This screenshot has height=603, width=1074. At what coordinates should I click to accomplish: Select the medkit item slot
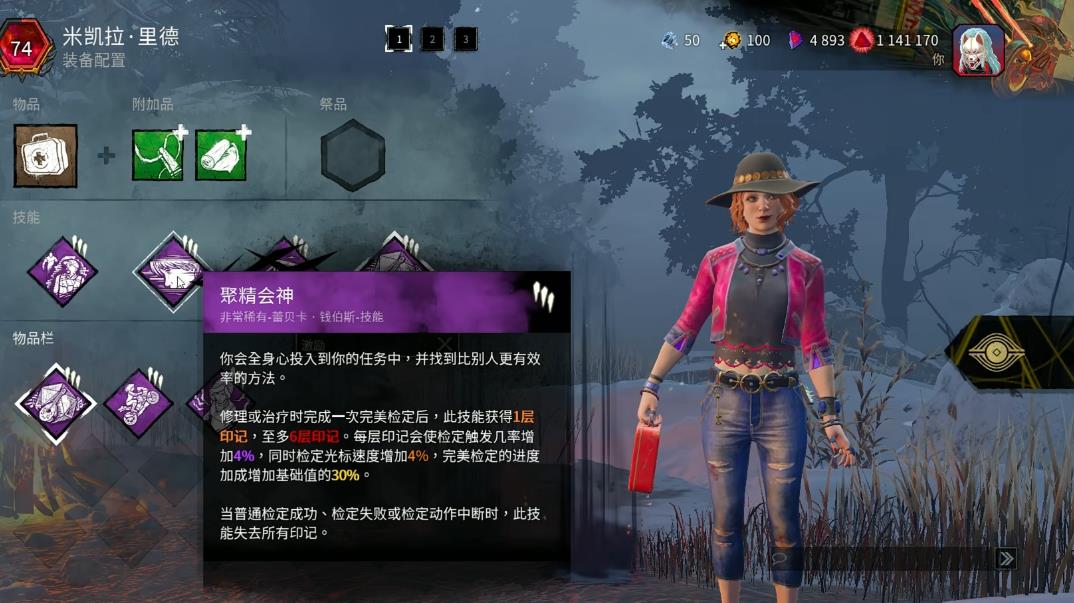point(45,156)
